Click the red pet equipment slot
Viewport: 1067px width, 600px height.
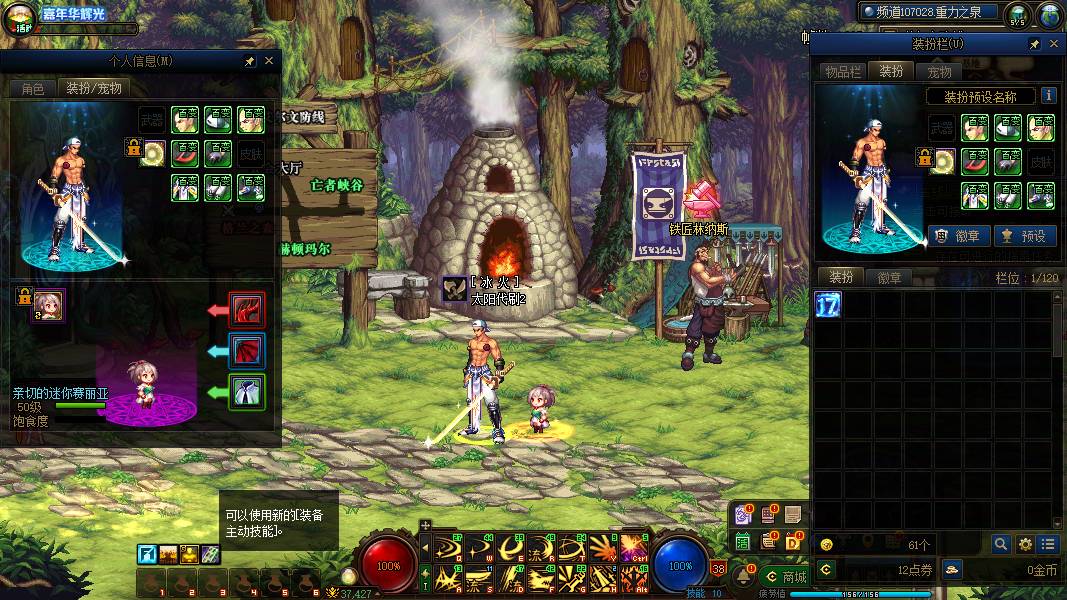coord(247,310)
